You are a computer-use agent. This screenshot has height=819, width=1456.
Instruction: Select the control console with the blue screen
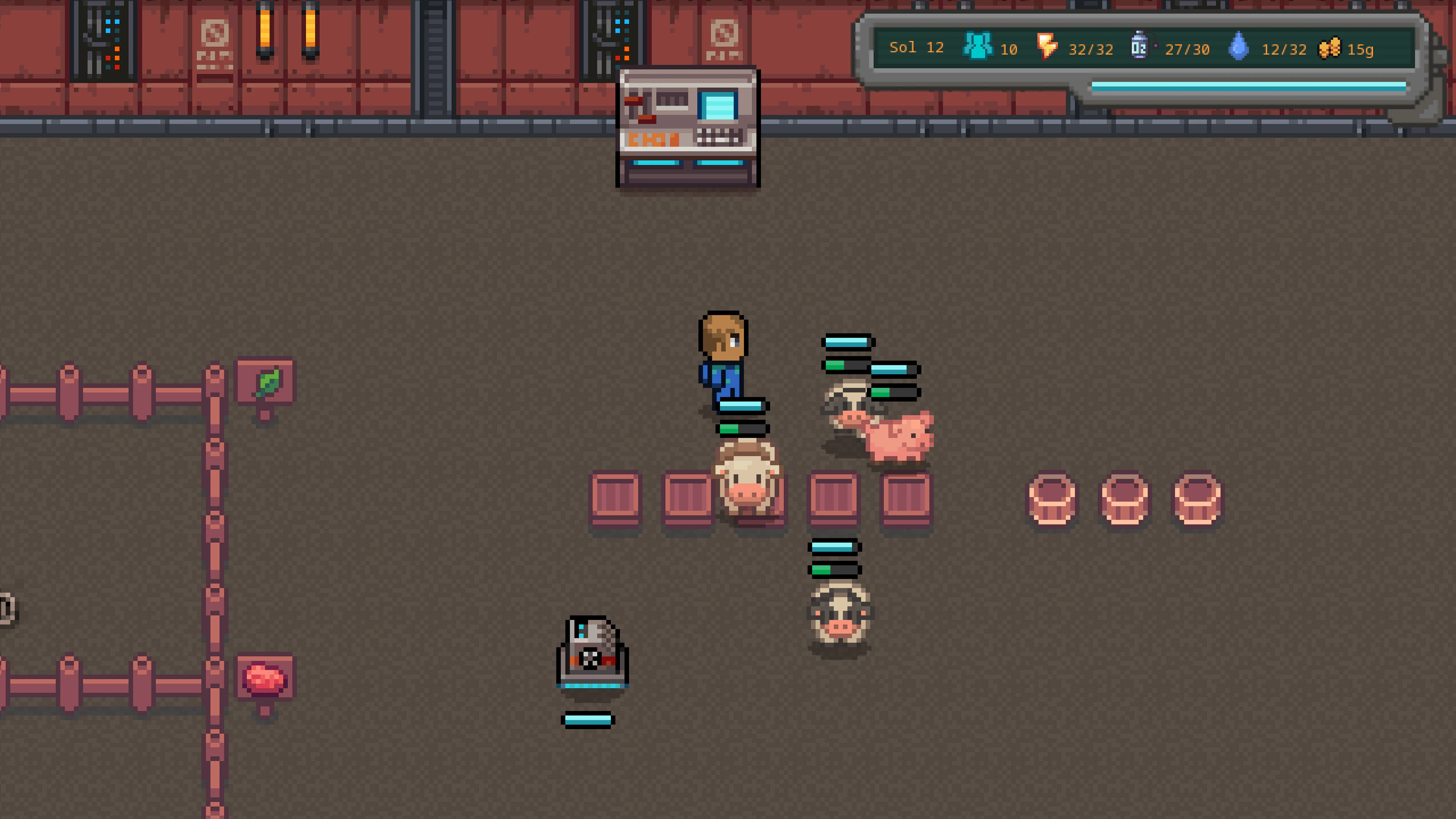(x=687, y=124)
